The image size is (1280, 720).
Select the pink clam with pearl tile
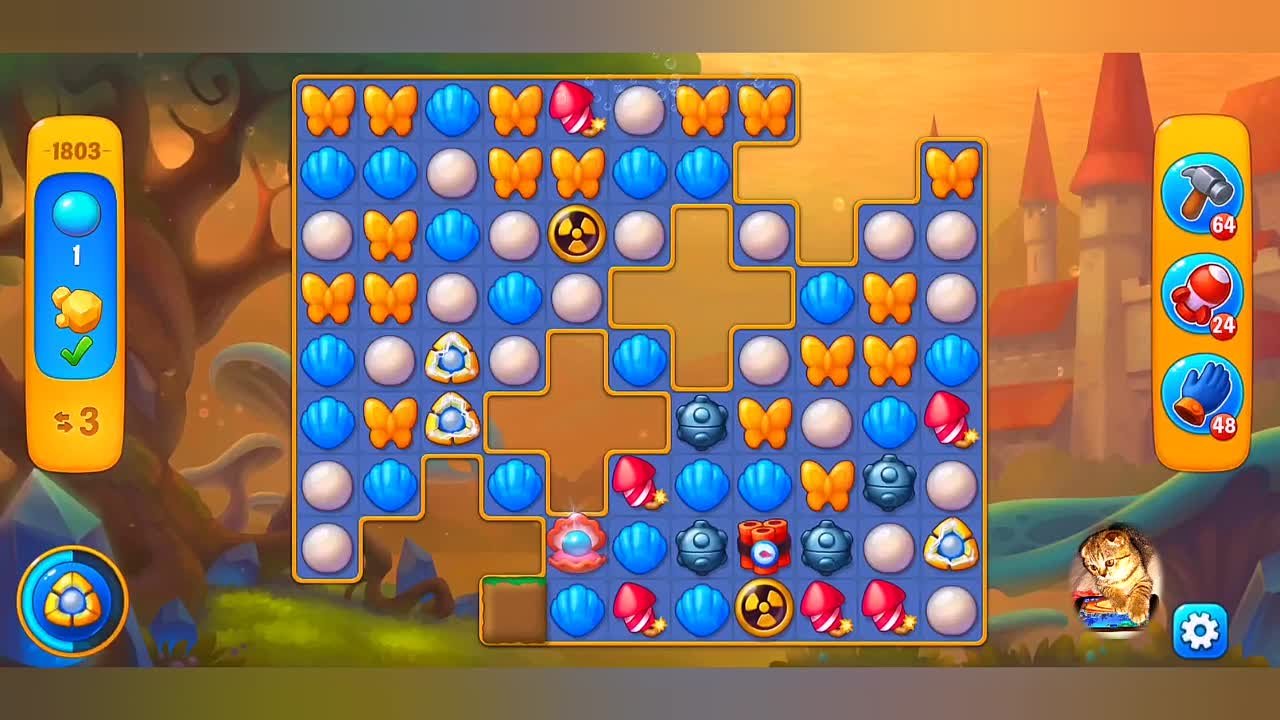click(x=575, y=544)
